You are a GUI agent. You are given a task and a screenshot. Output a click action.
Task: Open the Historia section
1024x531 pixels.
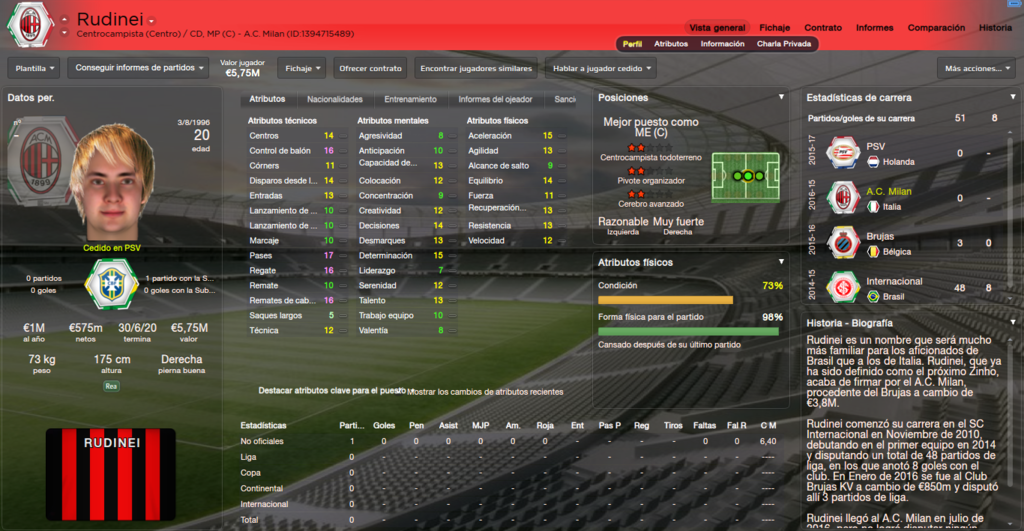click(994, 28)
